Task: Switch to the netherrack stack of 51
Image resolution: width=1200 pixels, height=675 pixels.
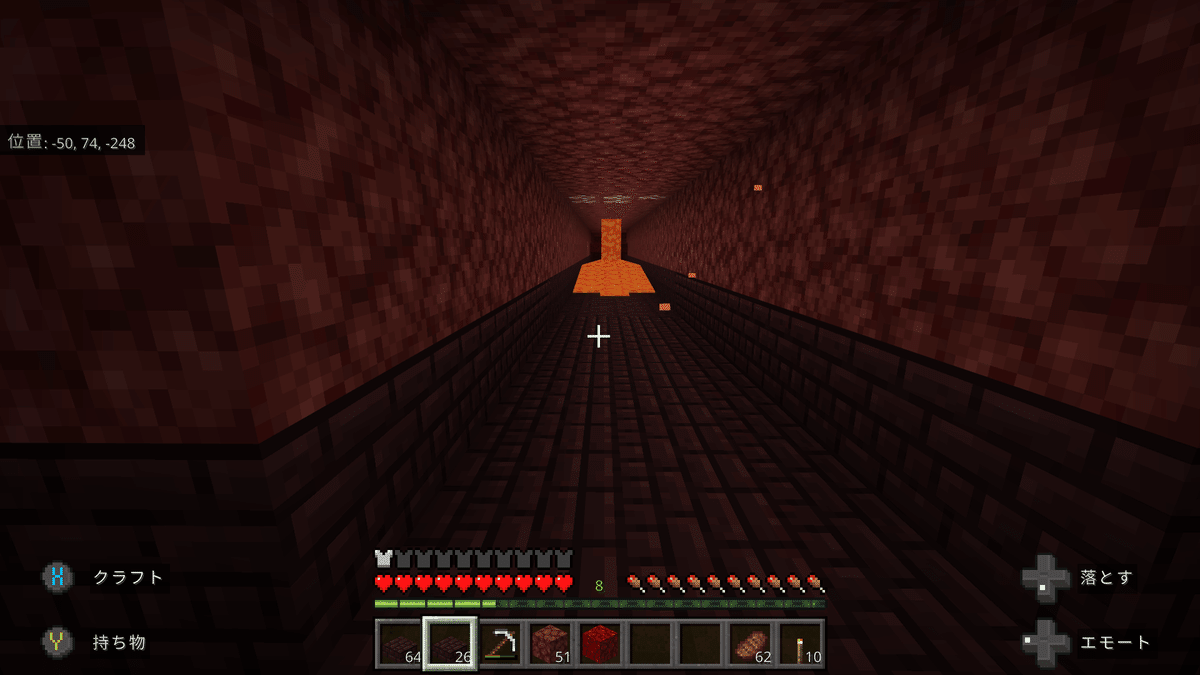Action: tap(549, 643)
